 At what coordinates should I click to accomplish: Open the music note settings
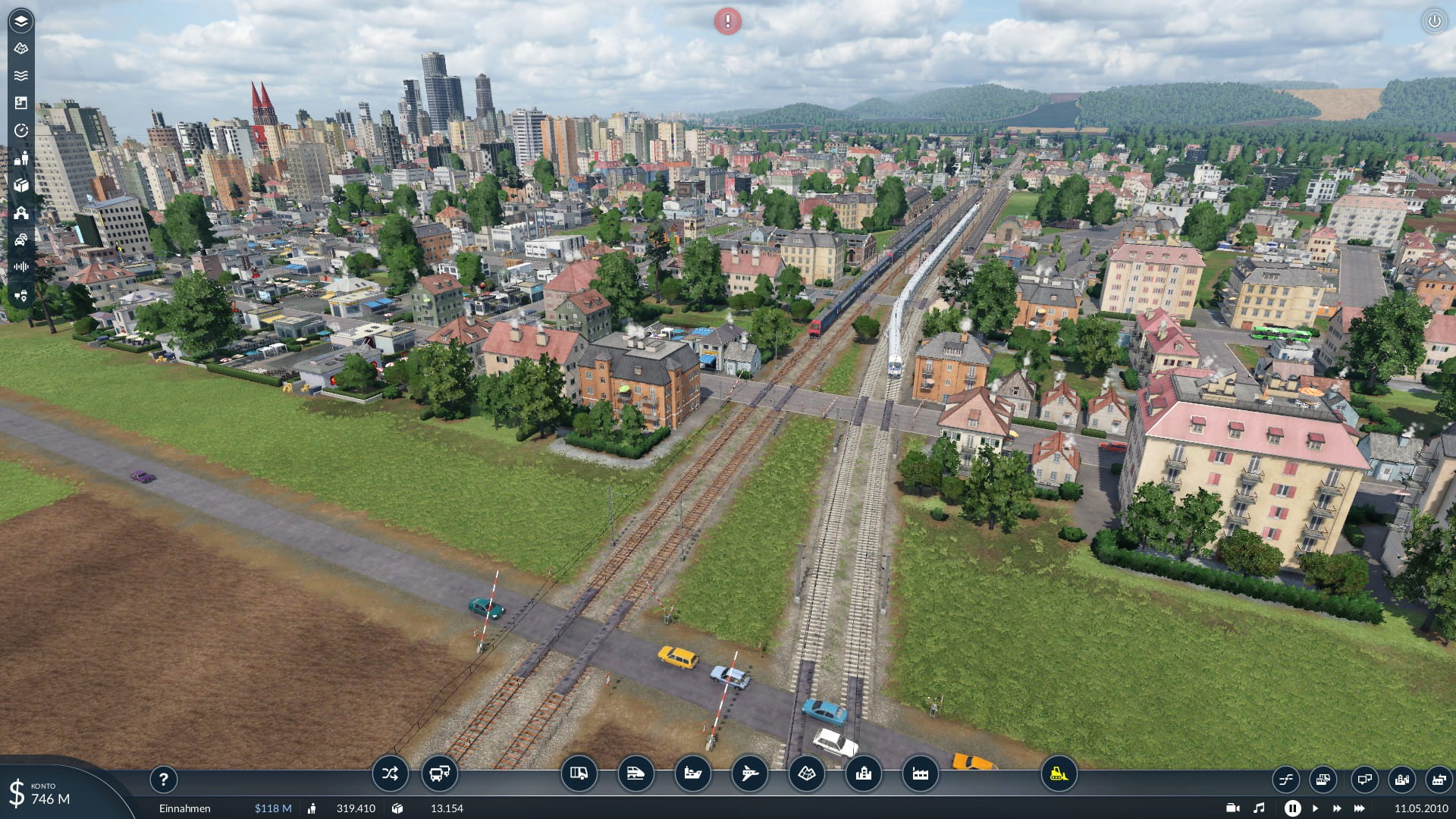1259,808
